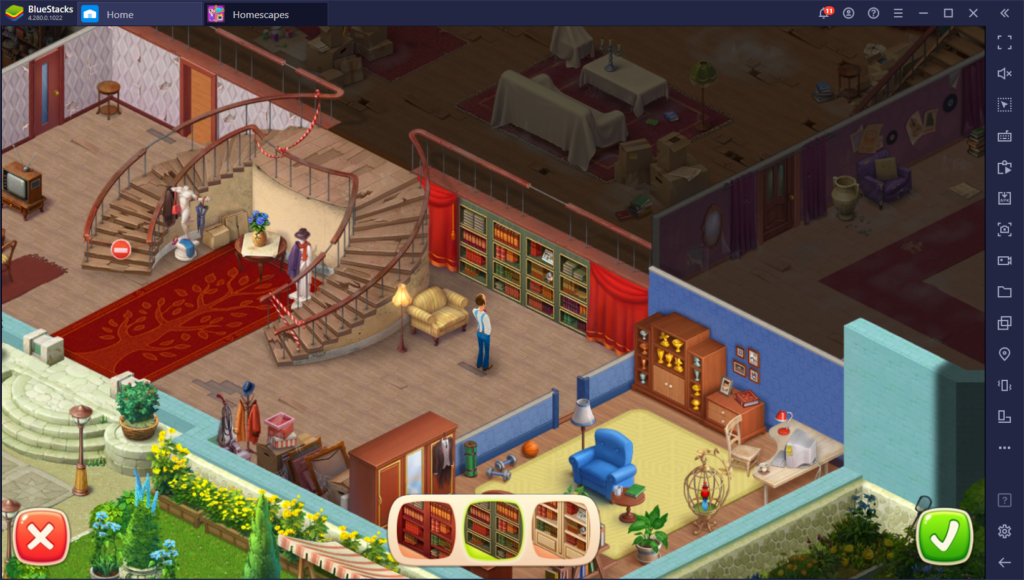Switch to the BlueStacks Home tab

click(120, 14)
